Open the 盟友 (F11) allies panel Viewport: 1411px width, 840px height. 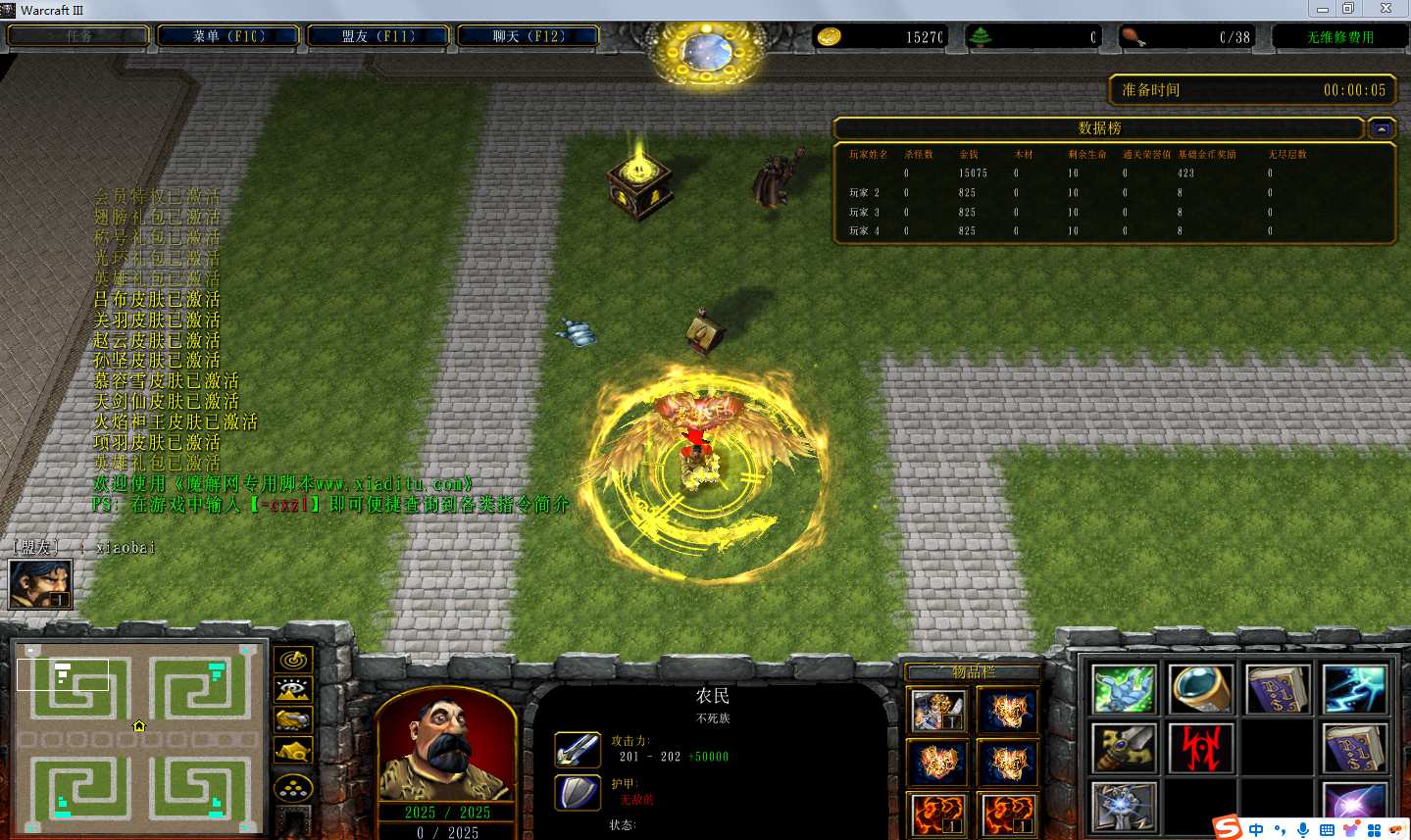pos(378,36)
